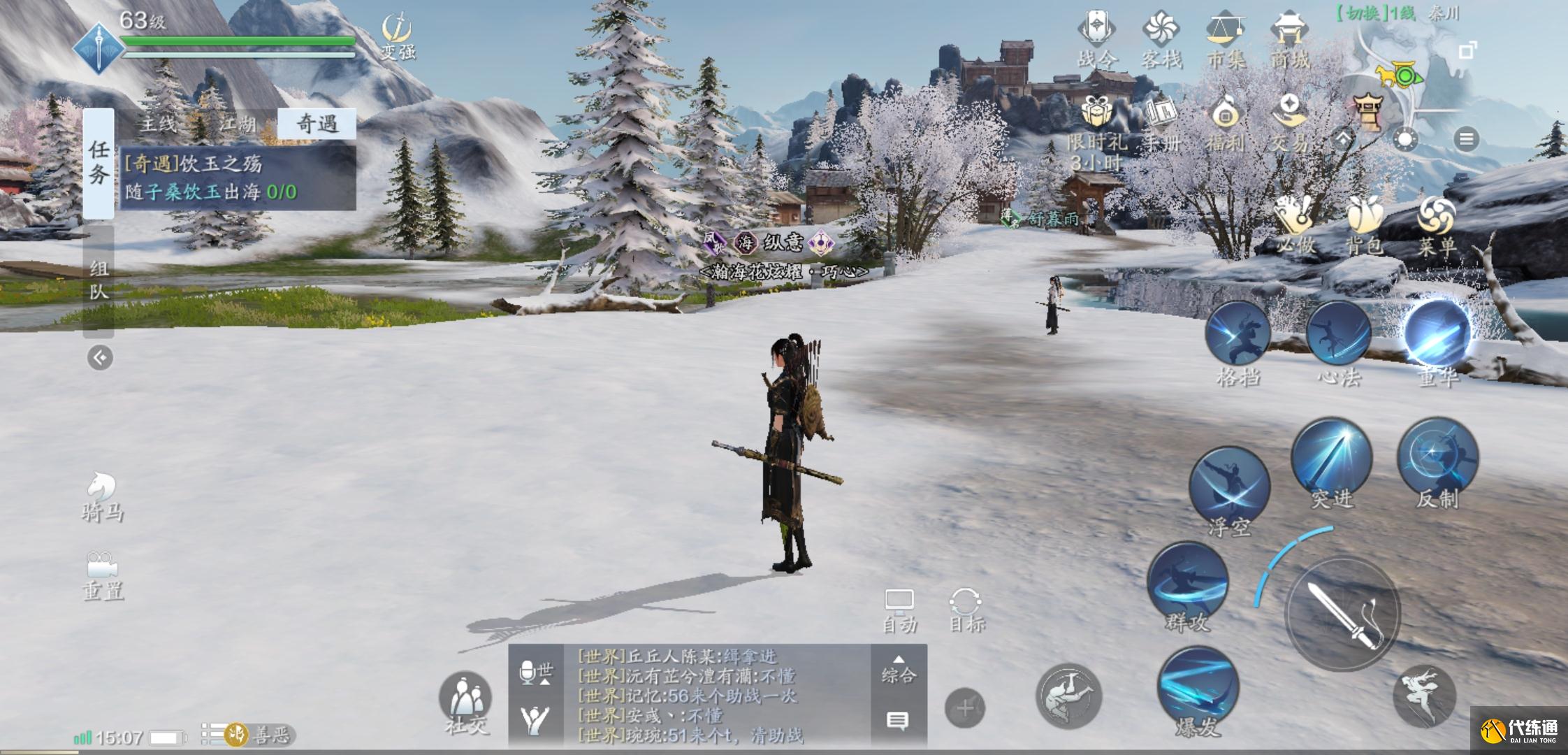Image resolution: width=1568 pixels, height=755 pixels.
Task: Open the 变强 power-up menu
Action: pos(398,36)
